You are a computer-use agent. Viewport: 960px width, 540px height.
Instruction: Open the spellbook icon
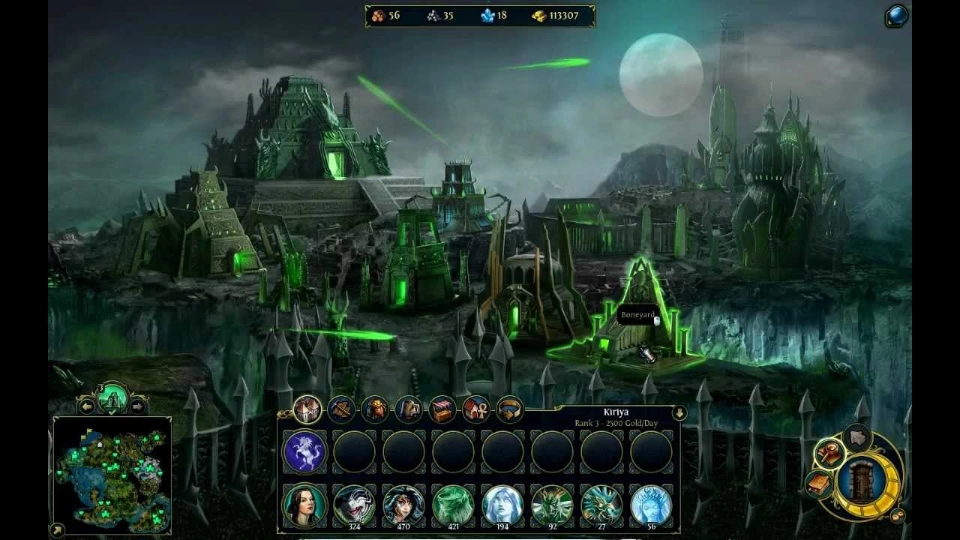tap(818, 484)
